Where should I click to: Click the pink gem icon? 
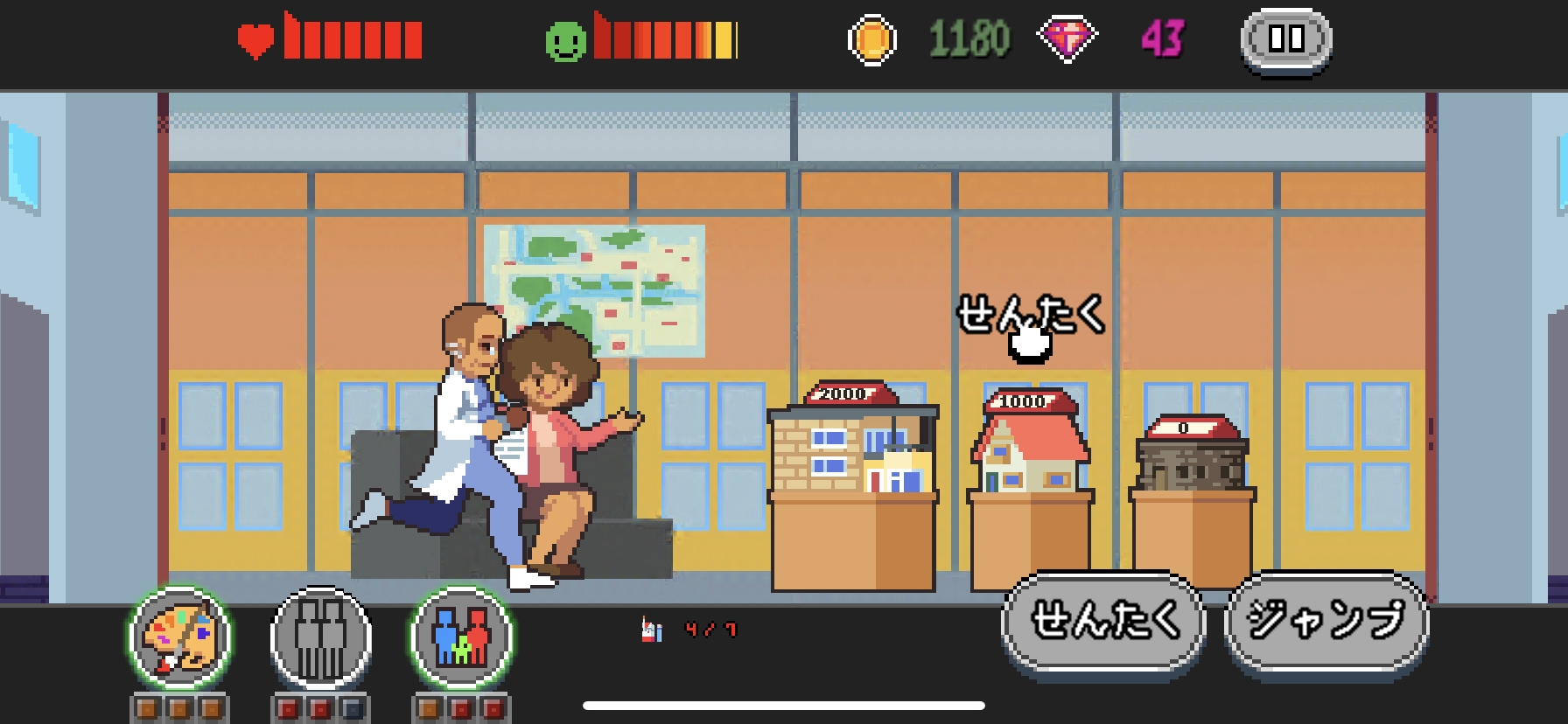(x=1066, y=38)
